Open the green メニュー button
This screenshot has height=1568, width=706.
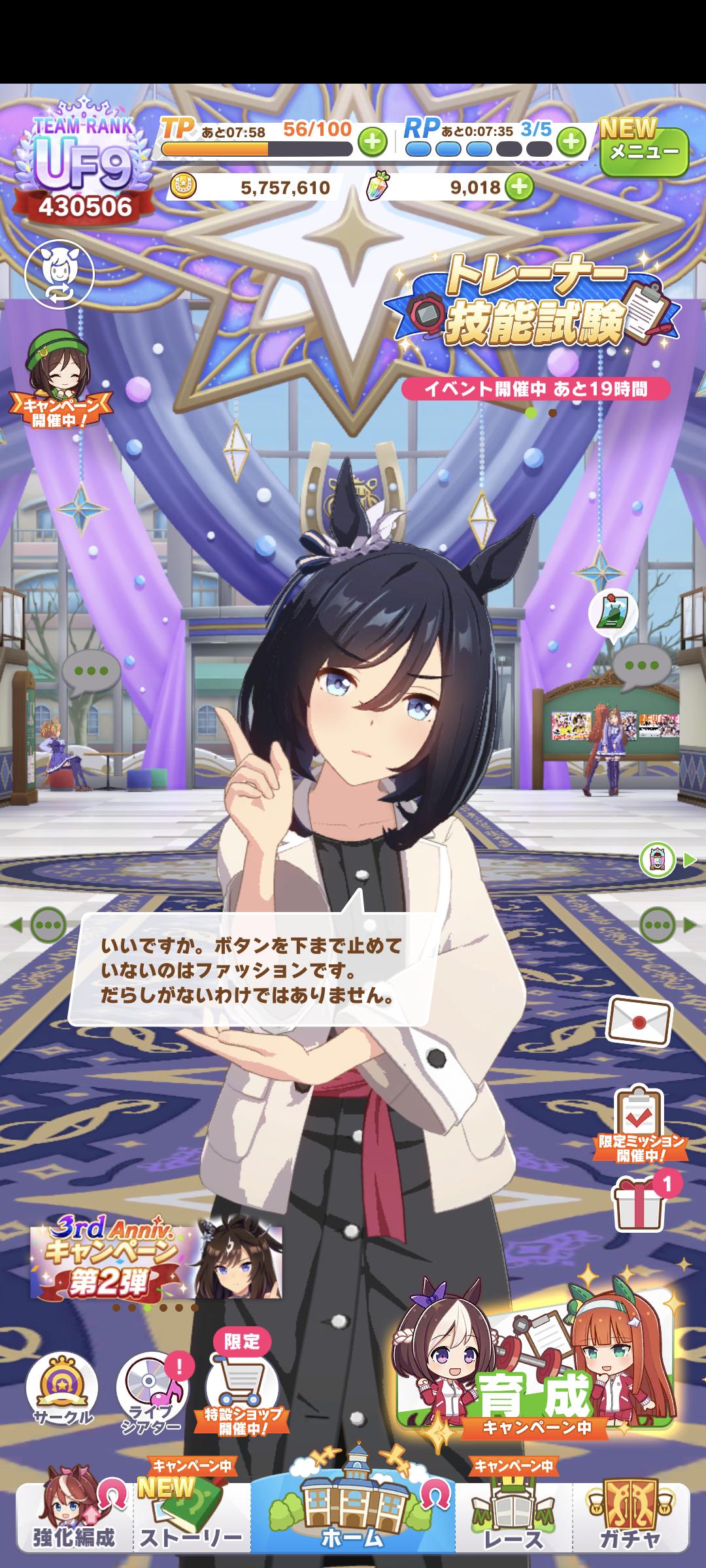(x=644, y=152)
